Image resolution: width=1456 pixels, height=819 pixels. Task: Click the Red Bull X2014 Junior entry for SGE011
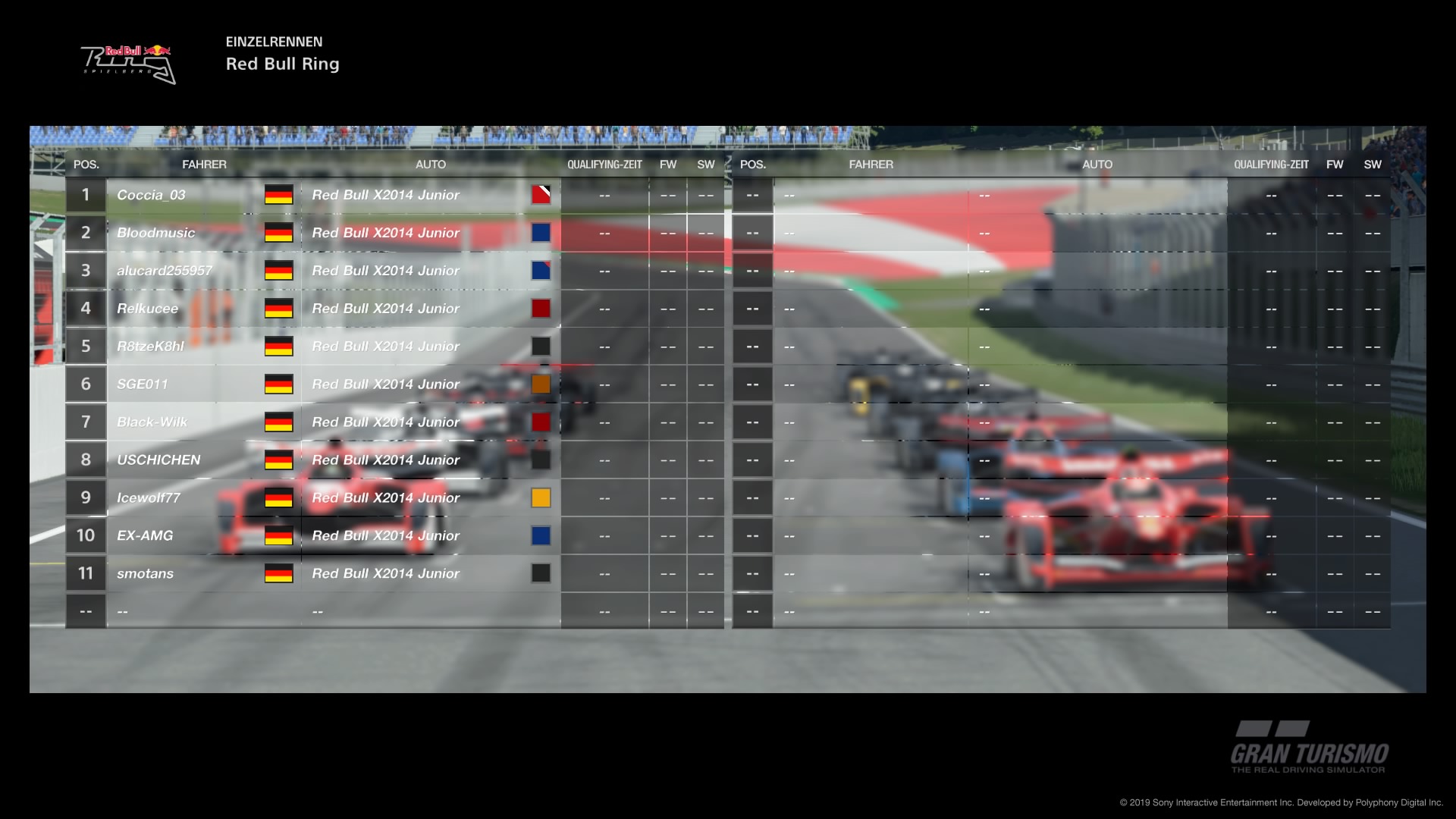point(385,384)
